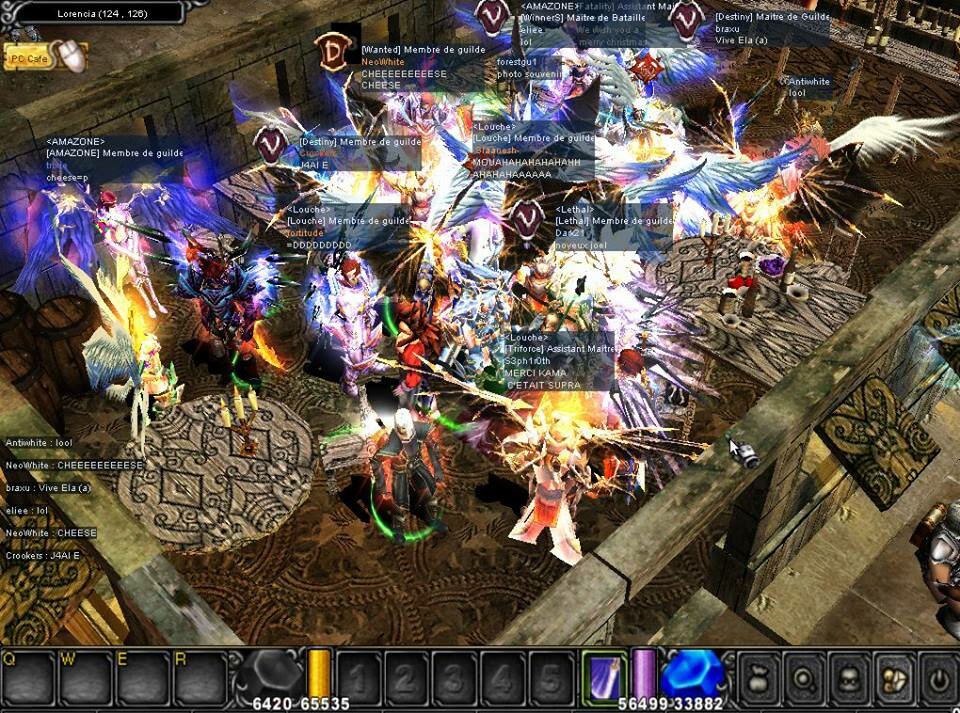
Task: Click the PC Cafe badge
Action: pos(28,59)
